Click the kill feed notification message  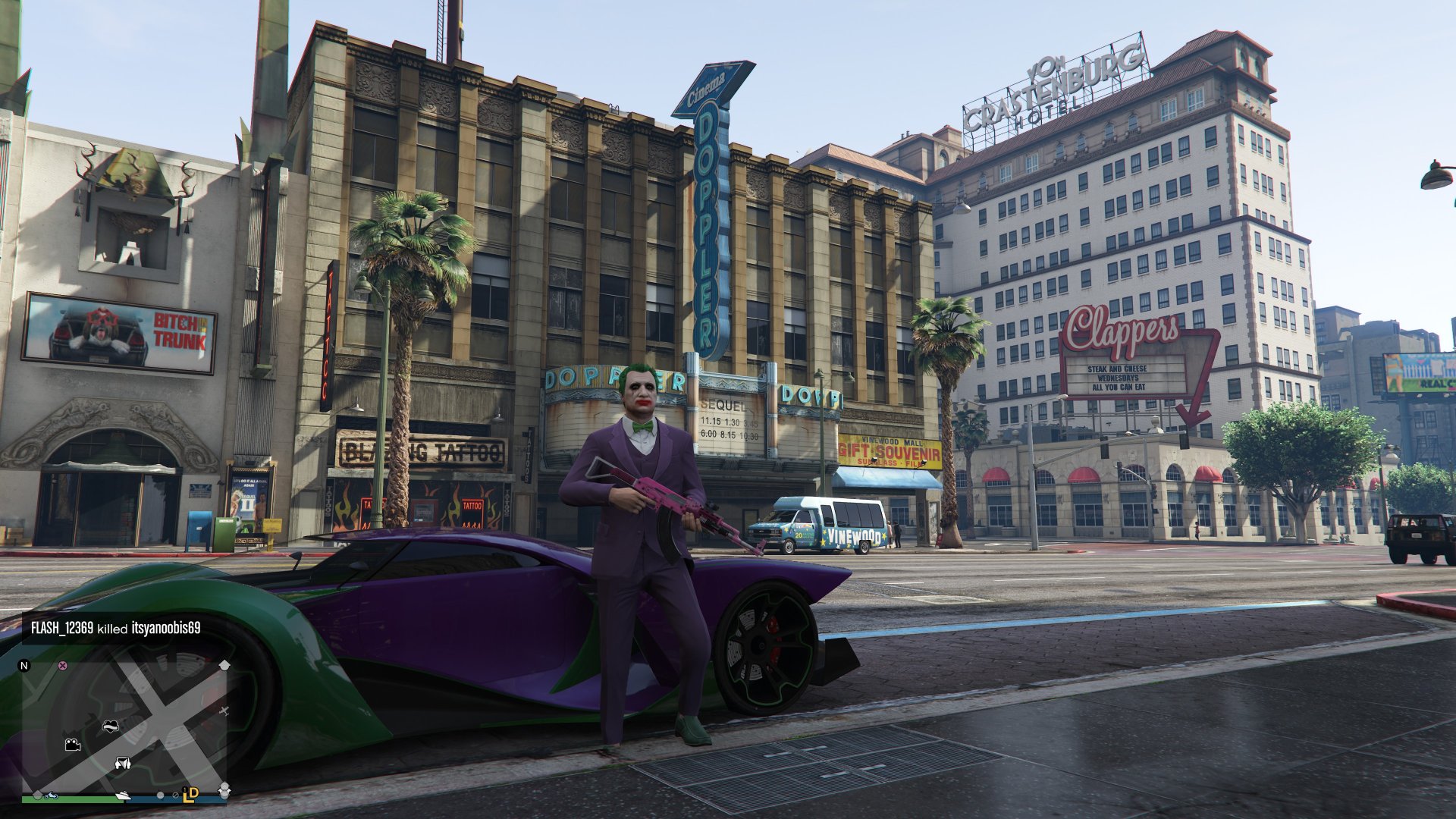(116, 628)
